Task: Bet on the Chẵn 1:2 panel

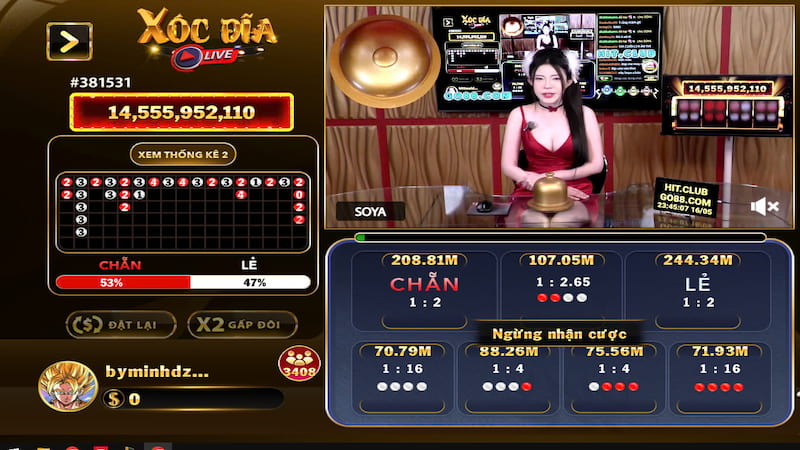Action: pyautogui.click(x=424, y=290)
